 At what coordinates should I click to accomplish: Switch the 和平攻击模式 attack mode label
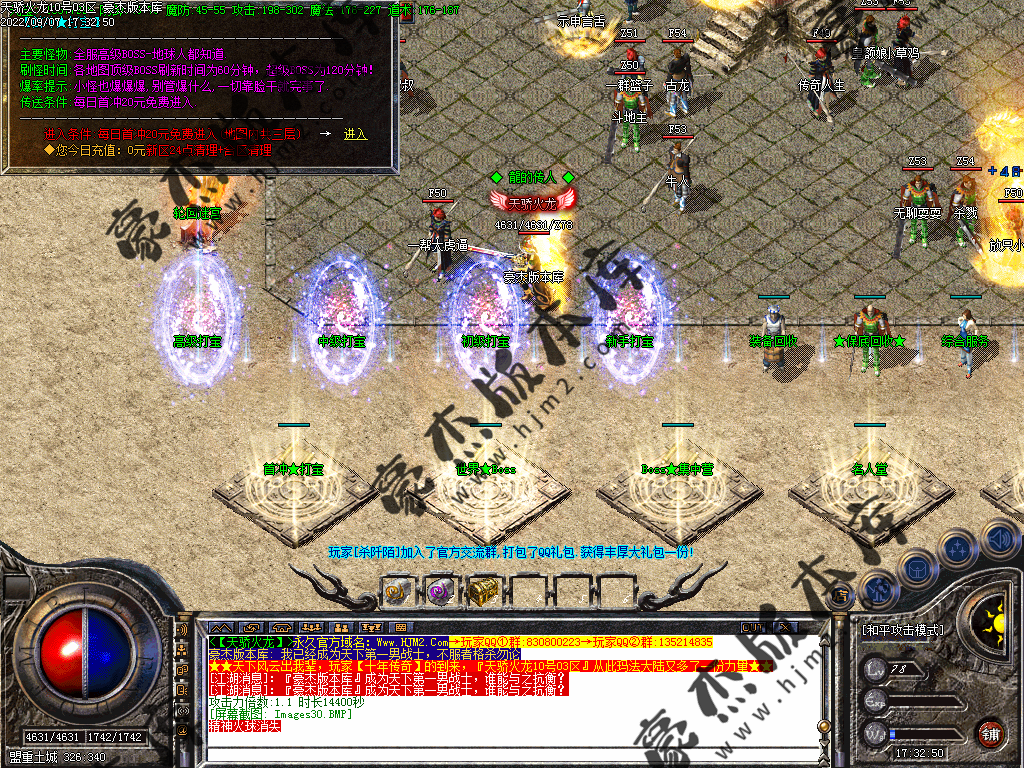coord(902,630)
